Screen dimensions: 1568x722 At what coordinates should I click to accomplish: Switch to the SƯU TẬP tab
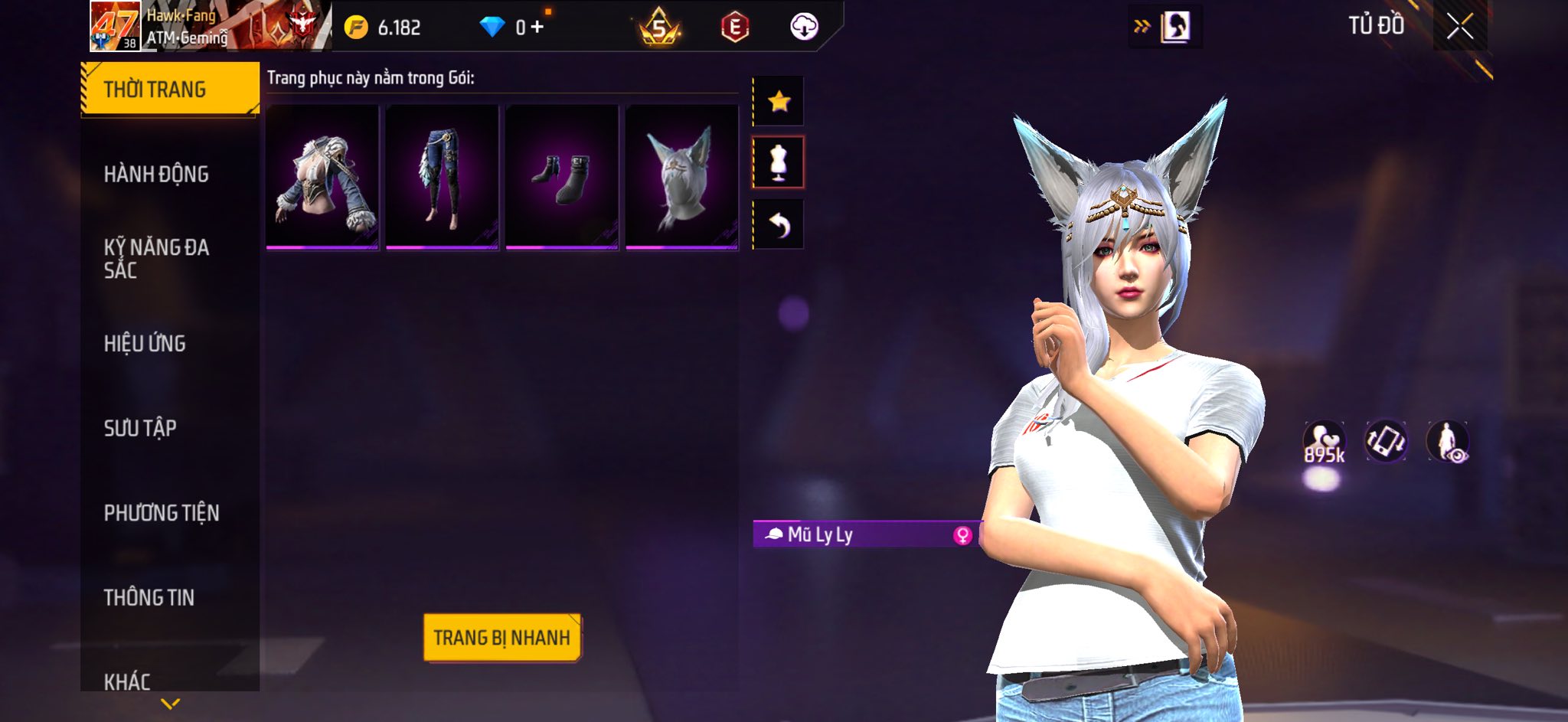click(140, 428)
